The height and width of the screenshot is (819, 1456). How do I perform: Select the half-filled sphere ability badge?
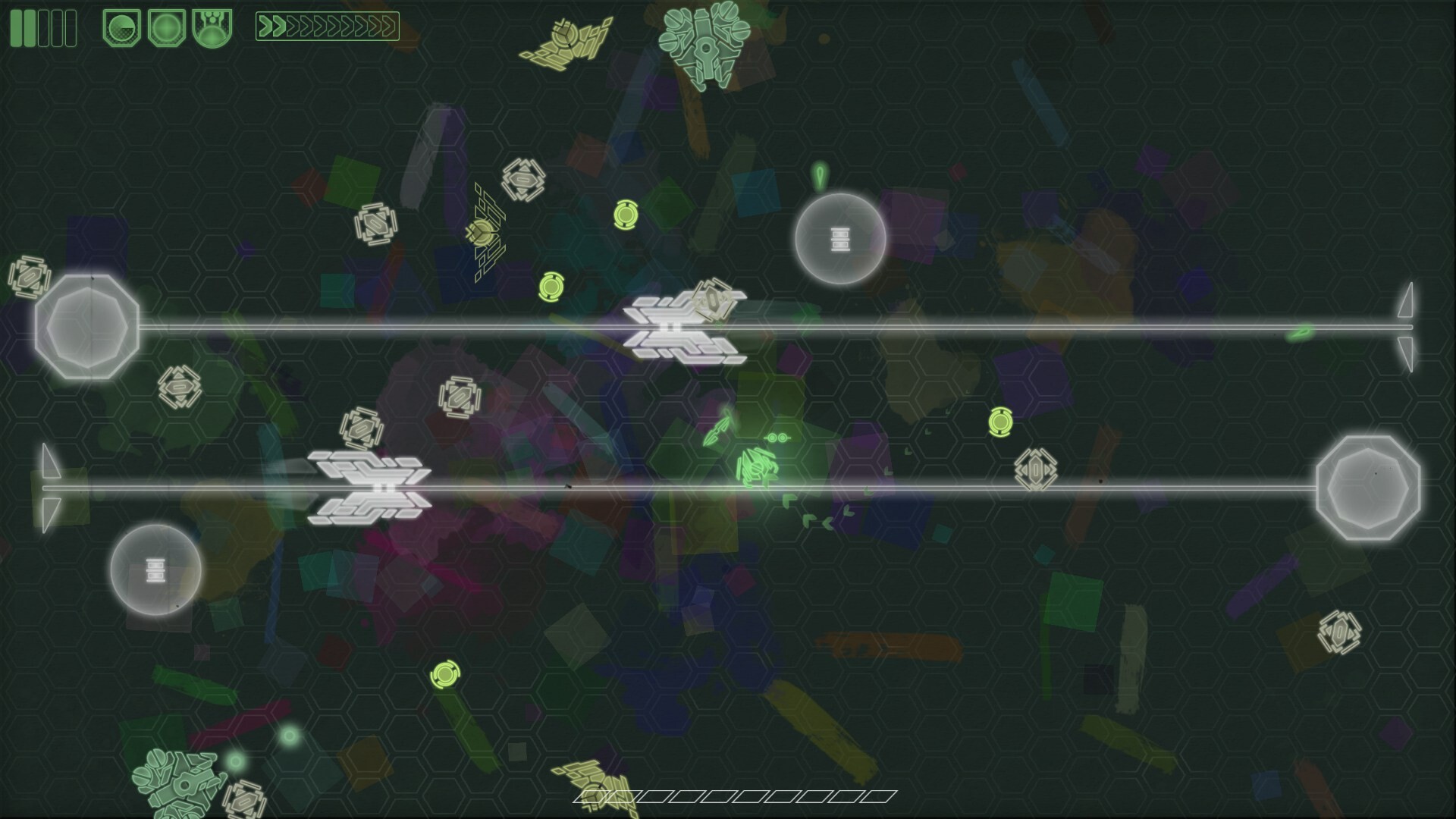(x=121, y=27)
